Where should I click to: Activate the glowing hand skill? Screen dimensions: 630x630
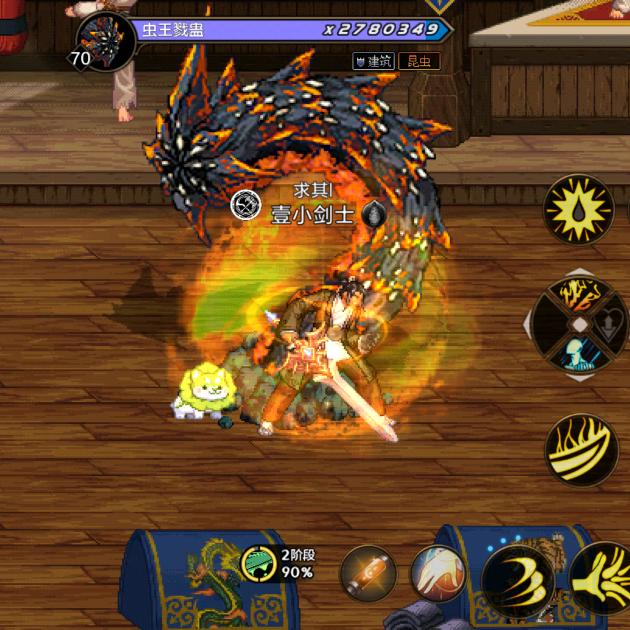(x=437, y=574)
